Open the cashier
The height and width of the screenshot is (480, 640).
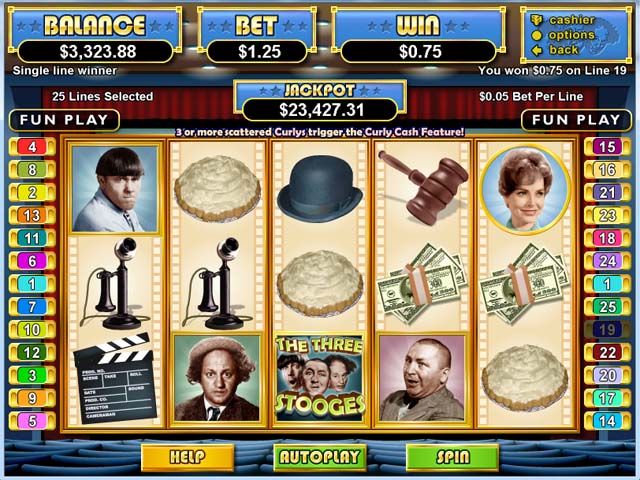(x=571, y=20)
